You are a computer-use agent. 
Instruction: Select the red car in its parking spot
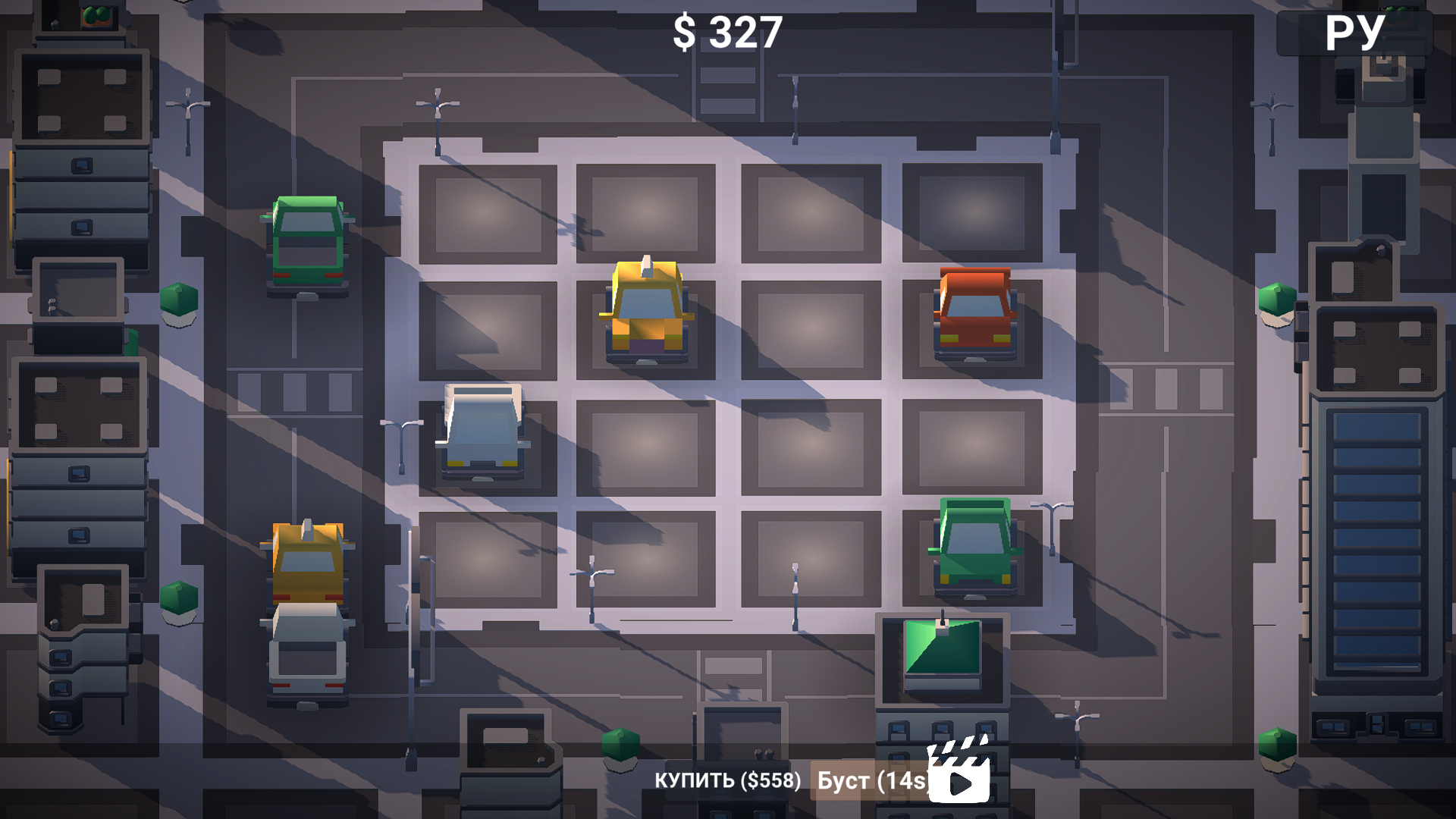coord(974,315)
